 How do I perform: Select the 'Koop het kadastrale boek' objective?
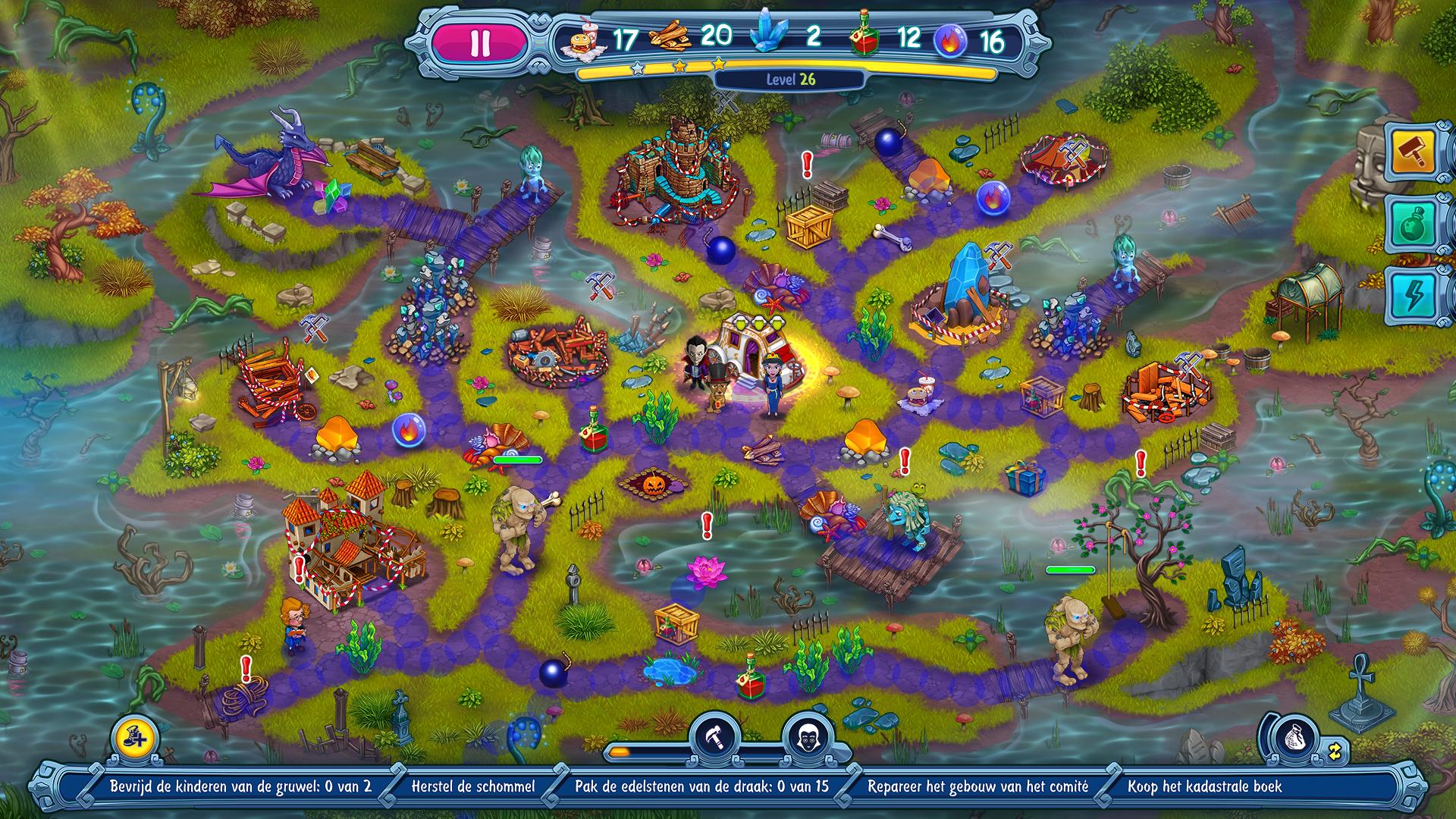click(x=1204, y=786)
